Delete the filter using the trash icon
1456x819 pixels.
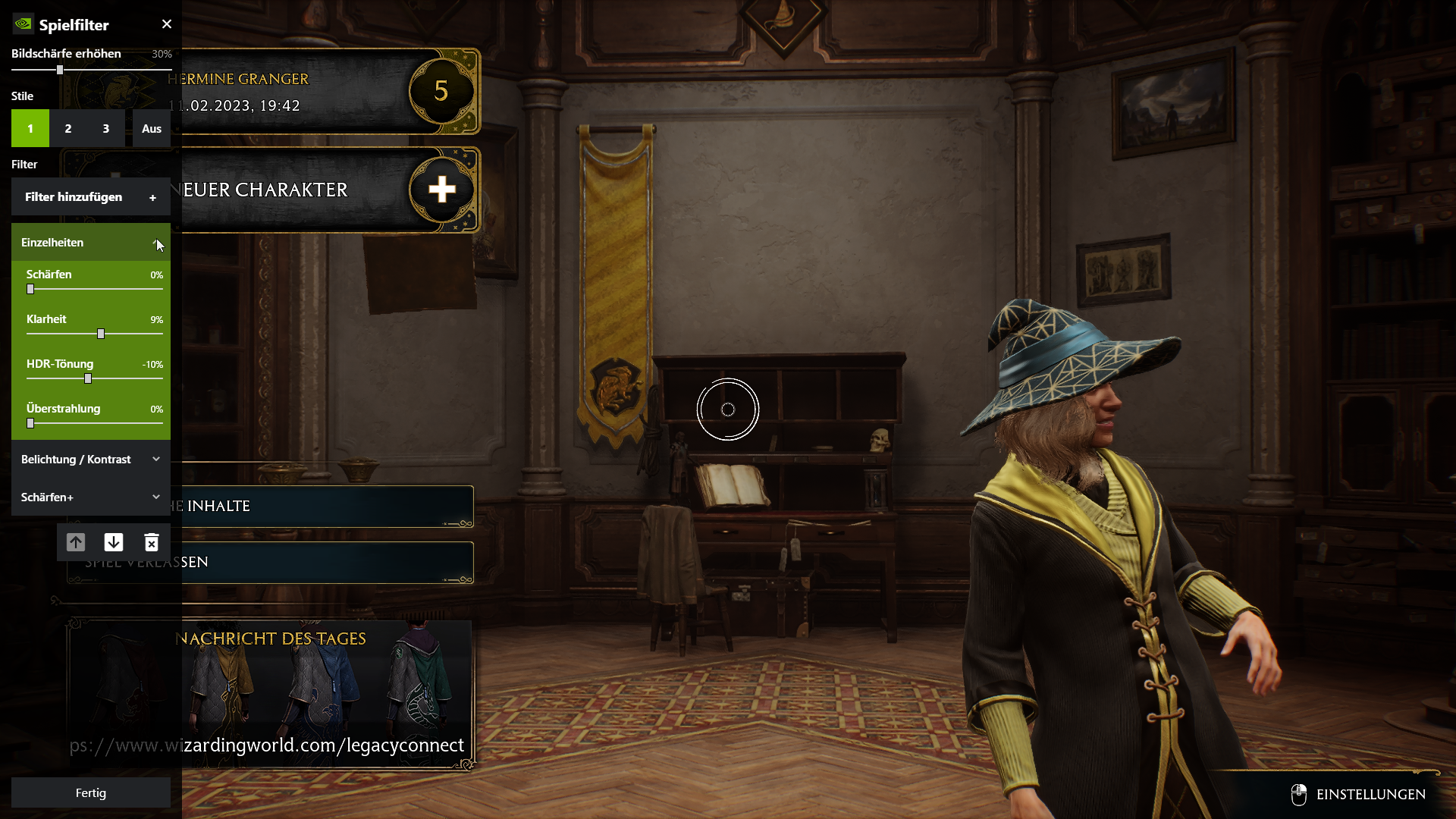pos(152,541)
